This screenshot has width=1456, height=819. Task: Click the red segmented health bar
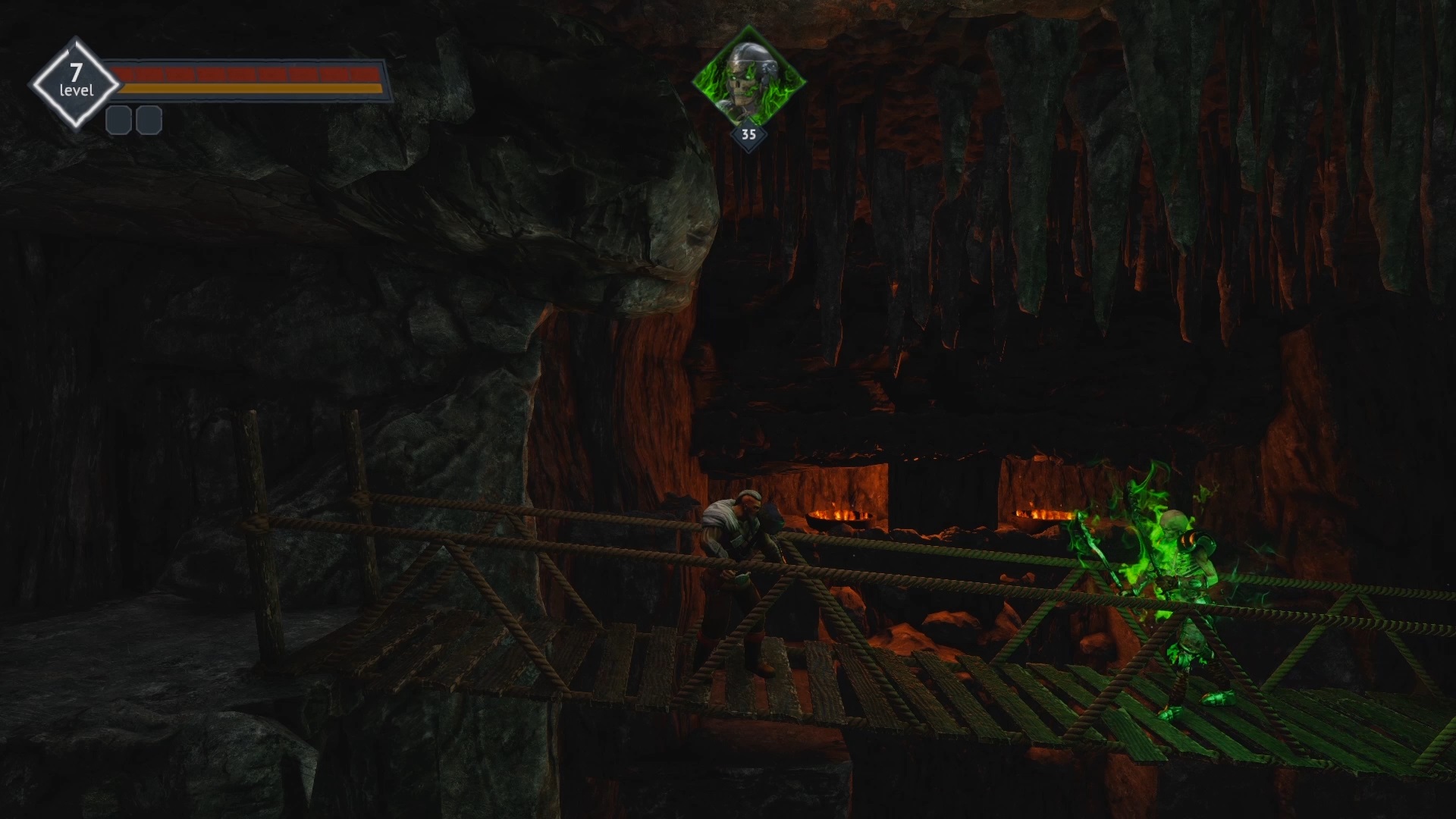click(243, 74)
